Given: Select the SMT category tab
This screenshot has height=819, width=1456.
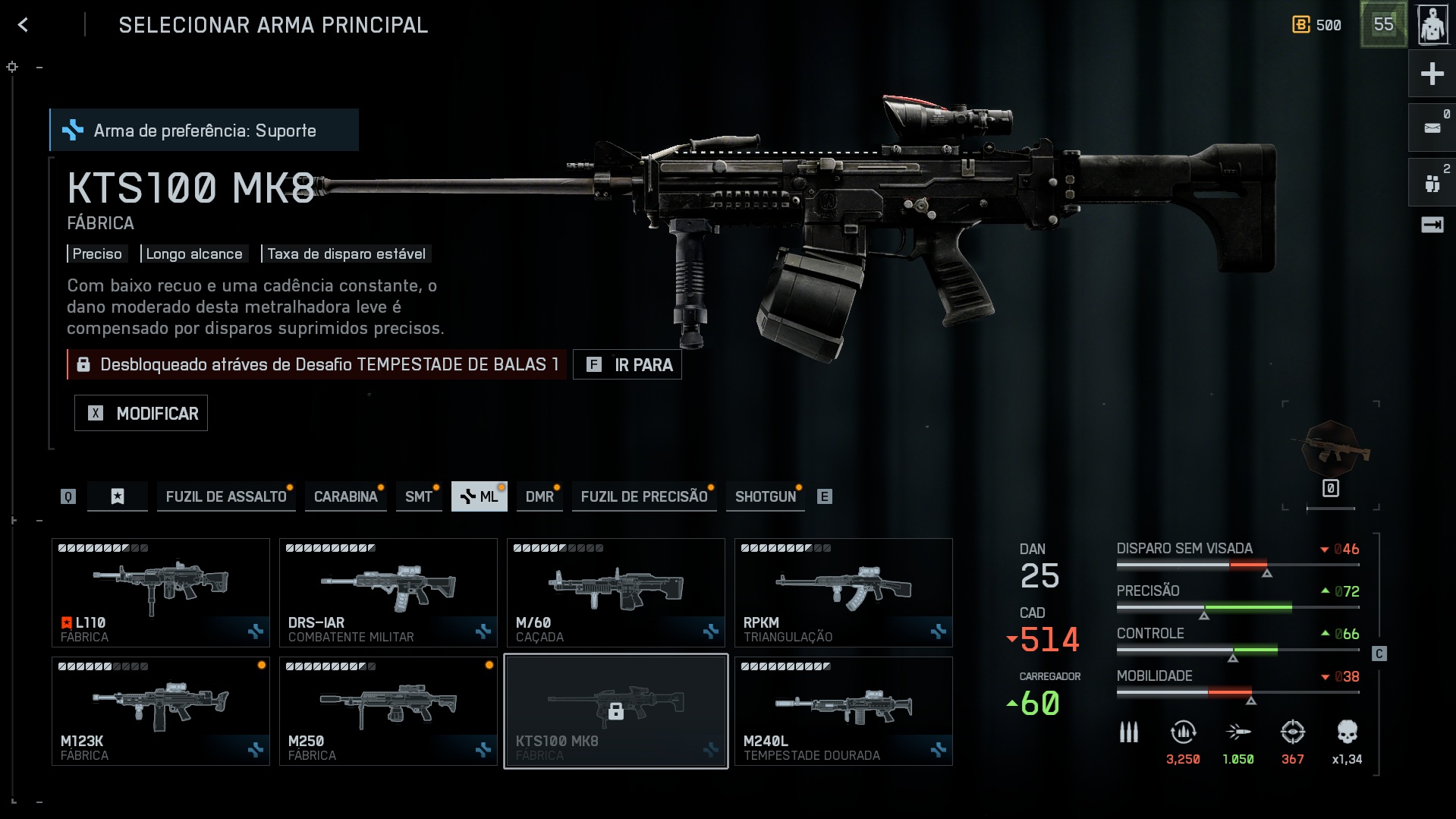Looking at the screenshot, I should point(418,496).
